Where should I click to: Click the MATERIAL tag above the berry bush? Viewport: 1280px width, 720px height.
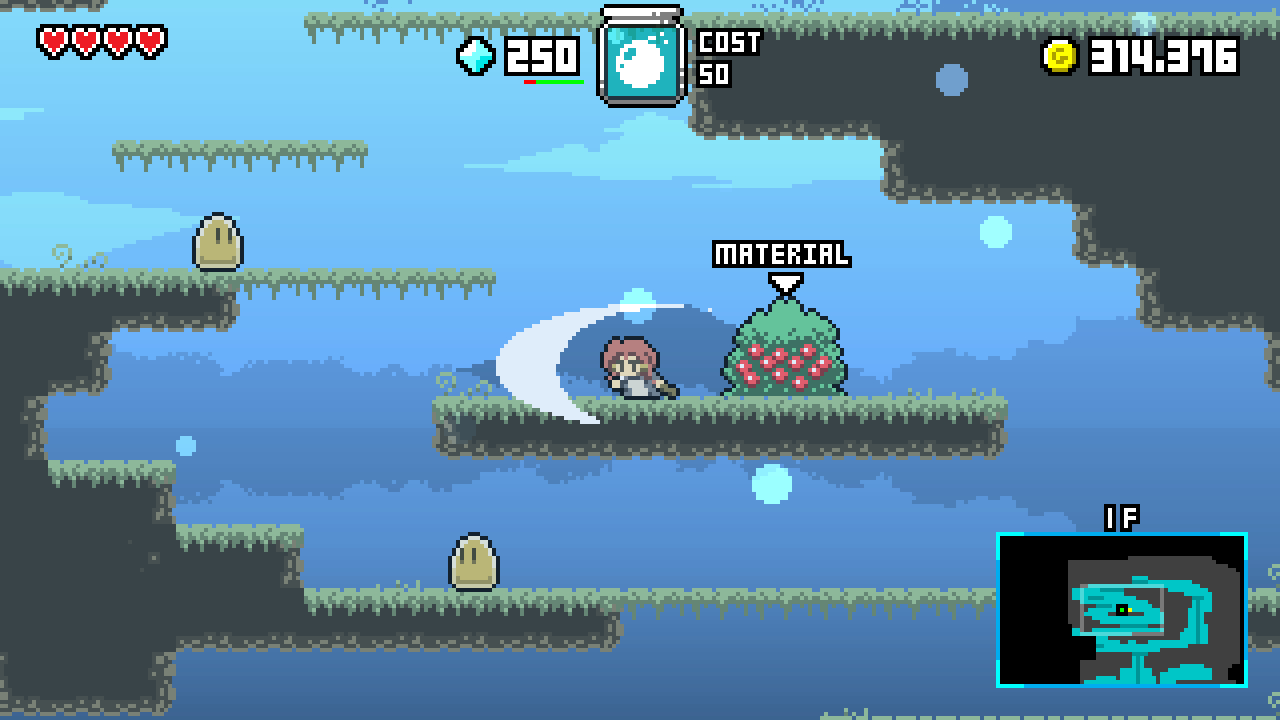(x=782, y=253)
